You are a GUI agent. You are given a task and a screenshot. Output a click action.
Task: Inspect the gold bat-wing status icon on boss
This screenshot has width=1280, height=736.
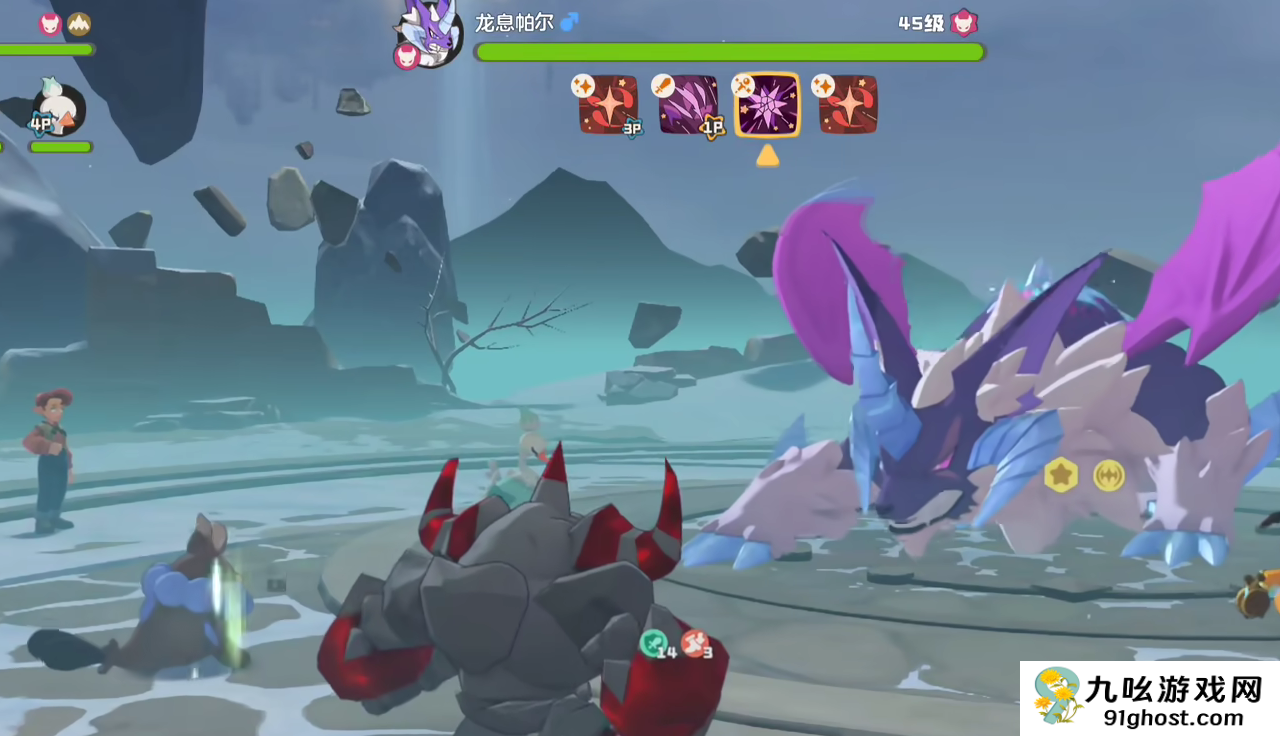1108,475
